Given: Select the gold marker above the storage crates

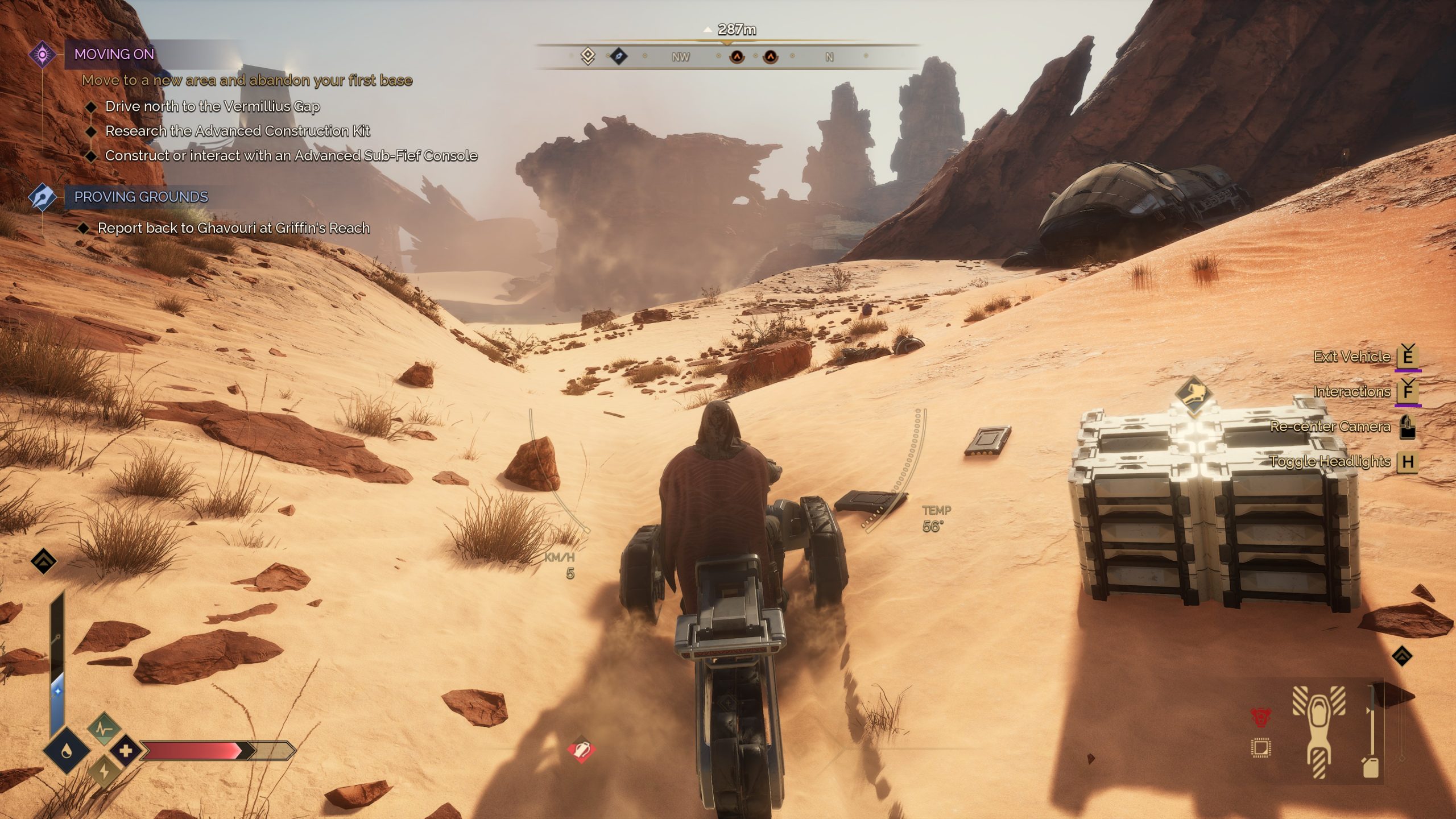Looking at the screenshot, I should point(1193,394).
